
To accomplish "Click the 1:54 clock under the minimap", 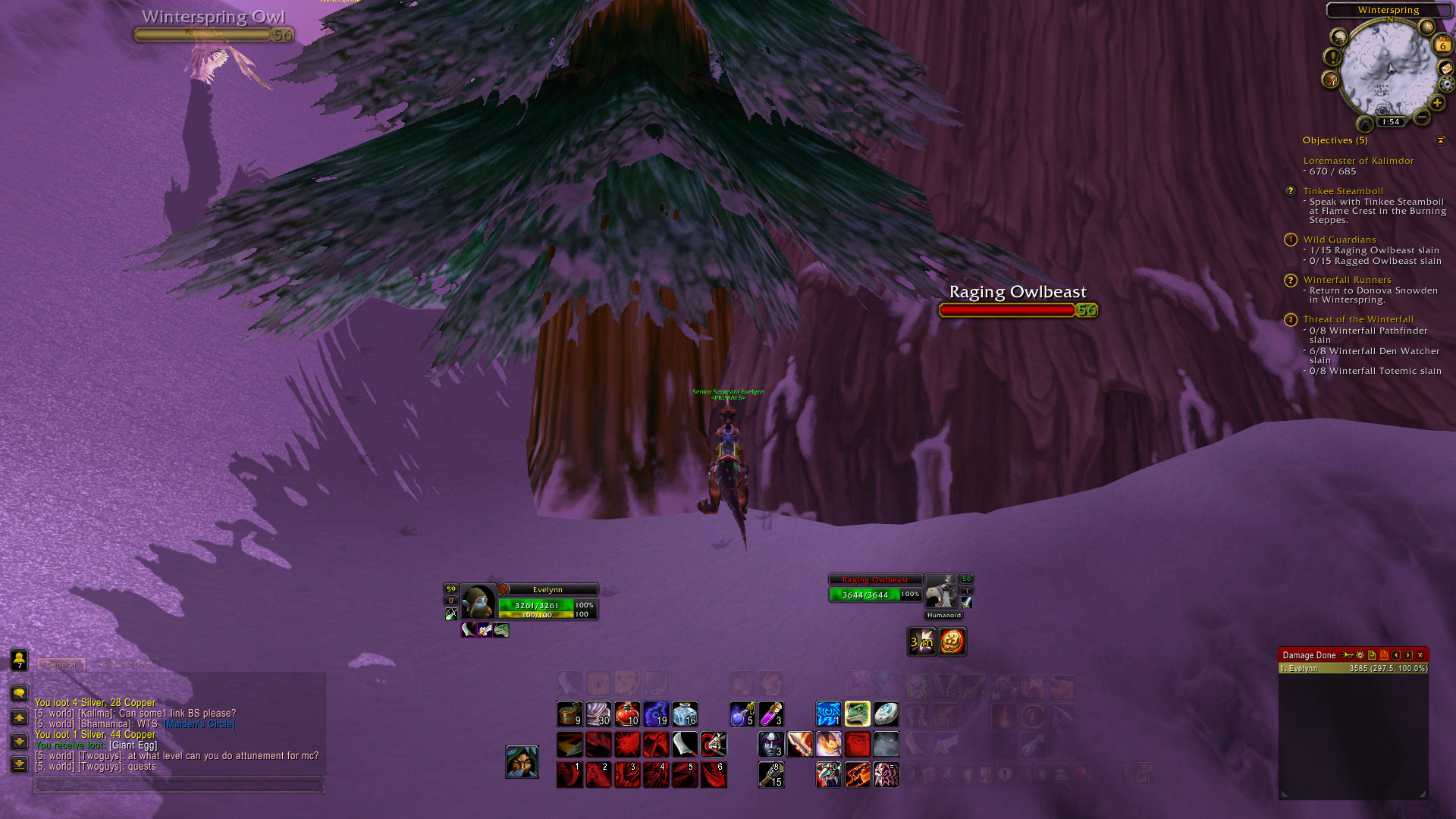I will pyautogui.click(x=1391, y=121).
